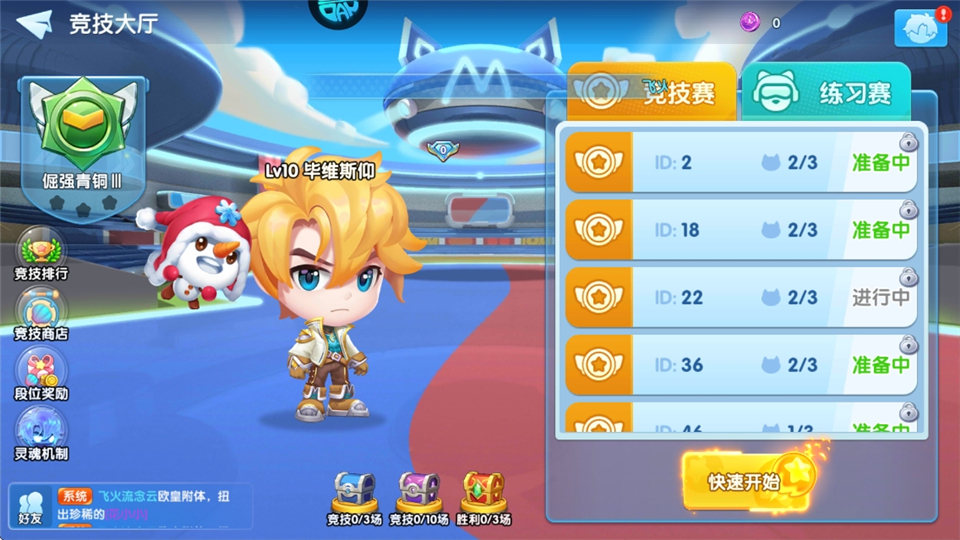Click the 快速开始 quick start button
Screen dimensions: 960x540
746,481
